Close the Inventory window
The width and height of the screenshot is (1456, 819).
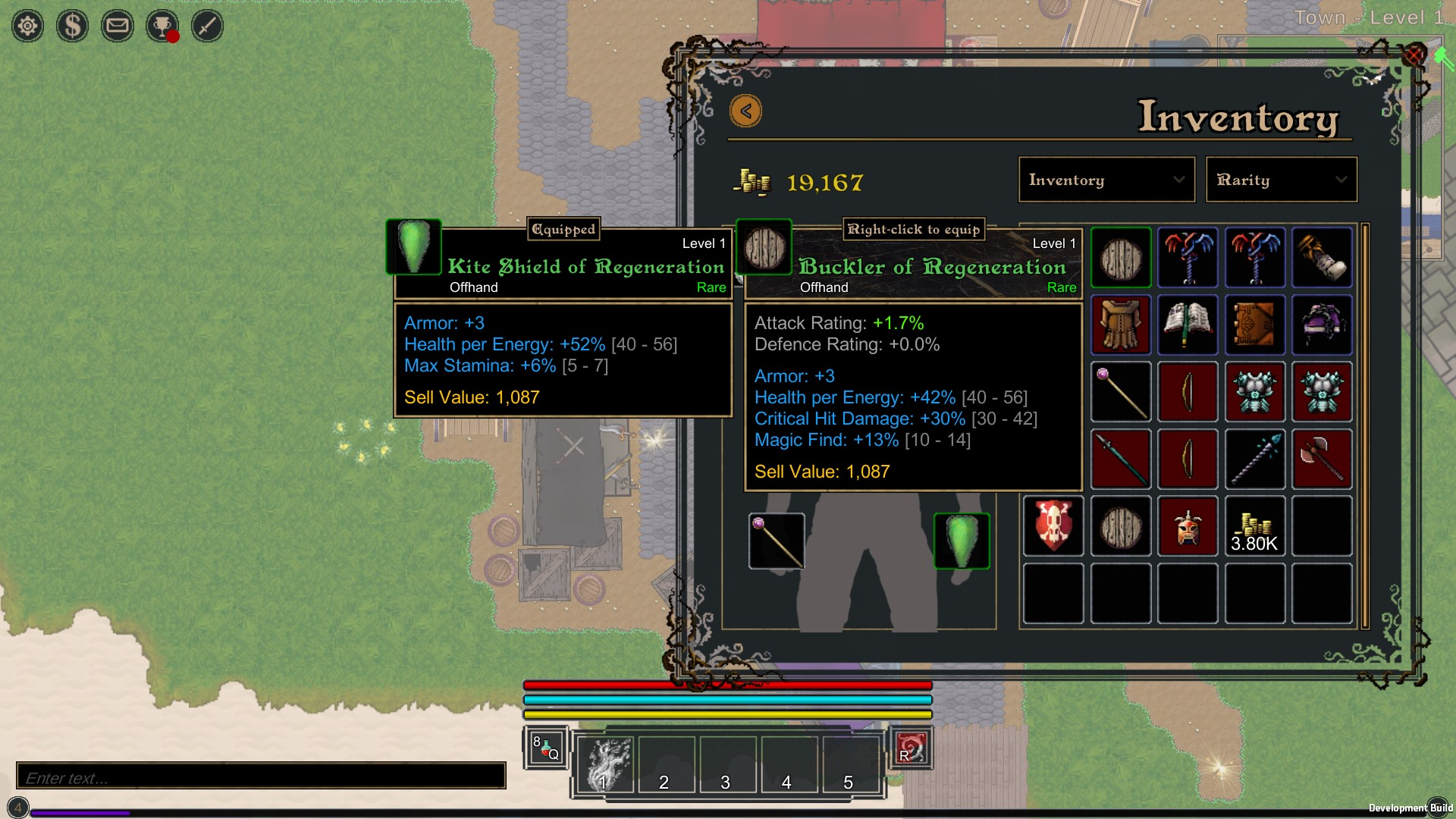point(1414,55)
